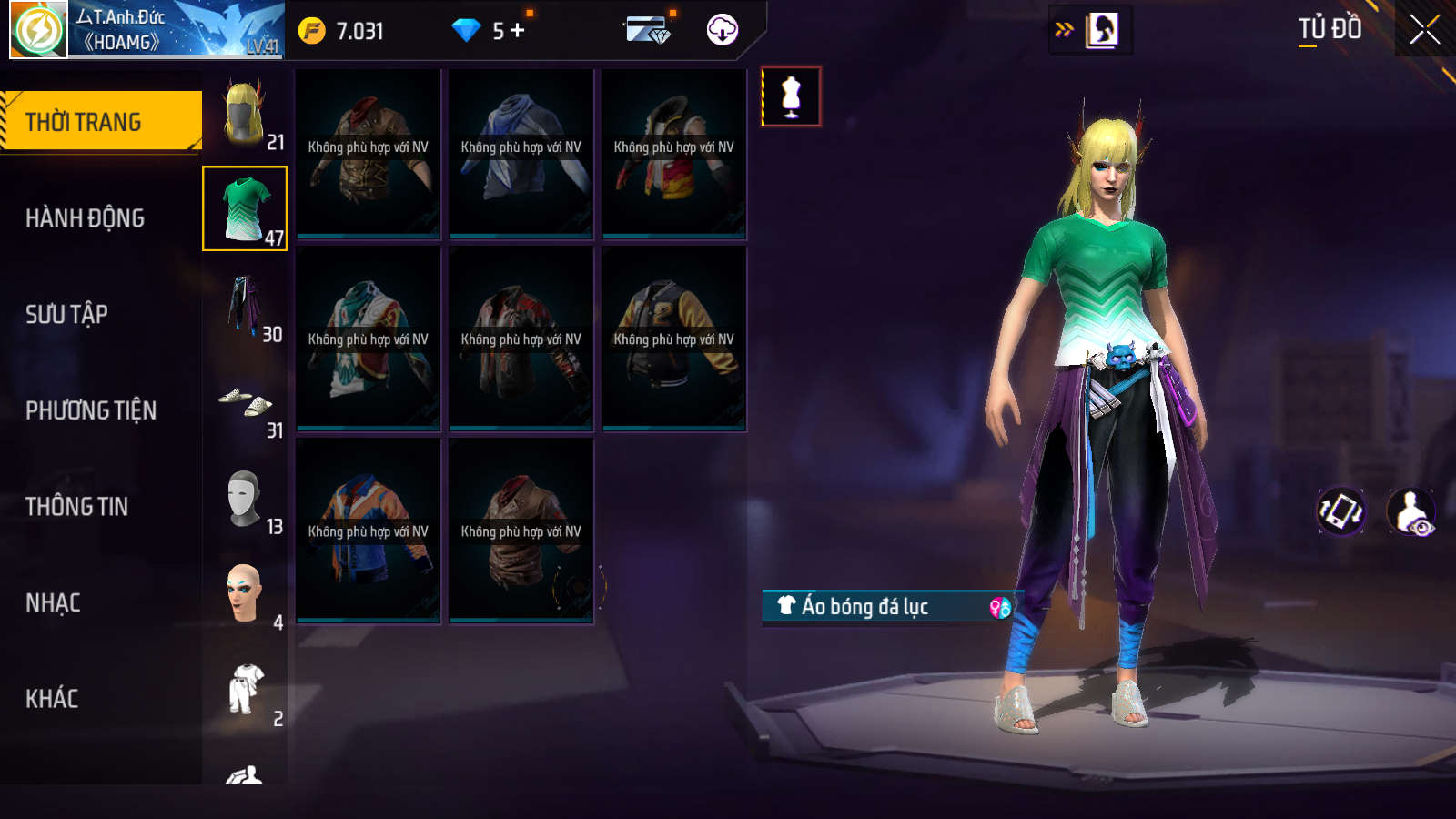
Task: Show the Thông Tin section
Action: (76, 507)
